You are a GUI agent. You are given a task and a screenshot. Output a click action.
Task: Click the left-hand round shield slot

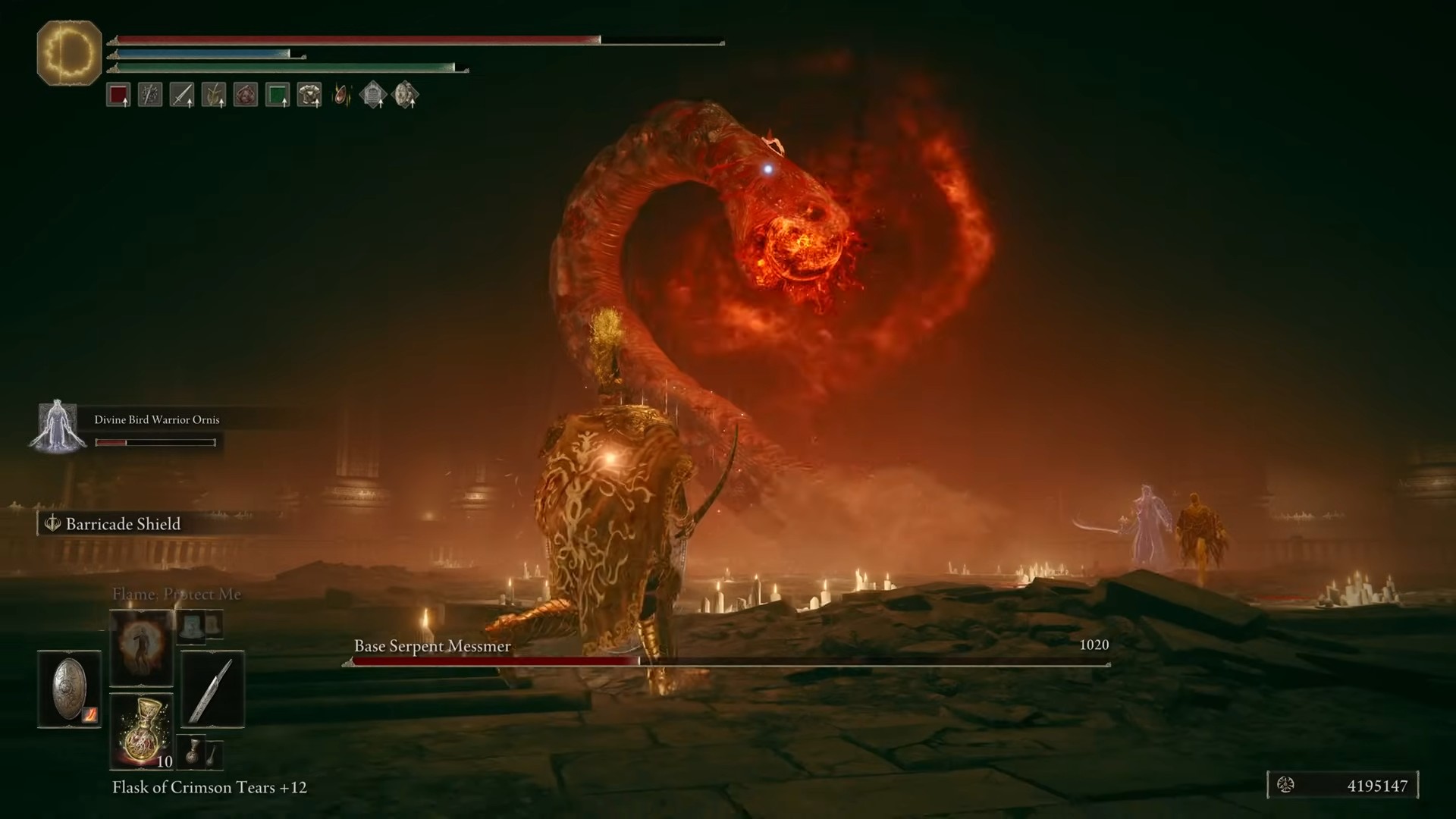(69, 689)
